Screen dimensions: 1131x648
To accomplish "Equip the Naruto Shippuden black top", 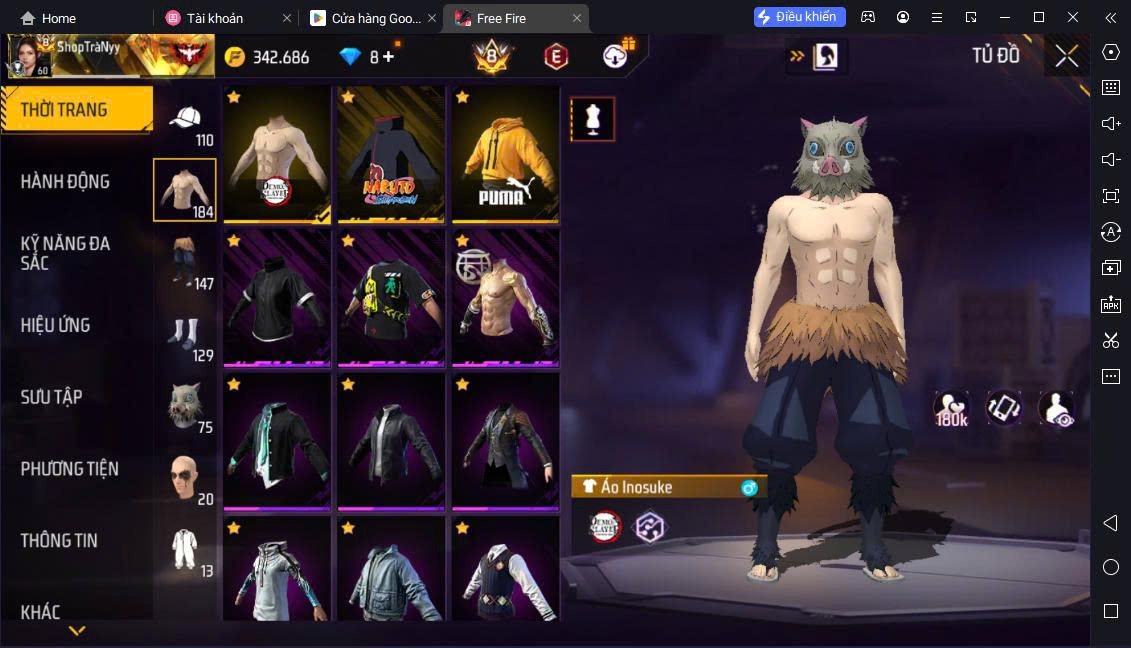I will 391,153.
